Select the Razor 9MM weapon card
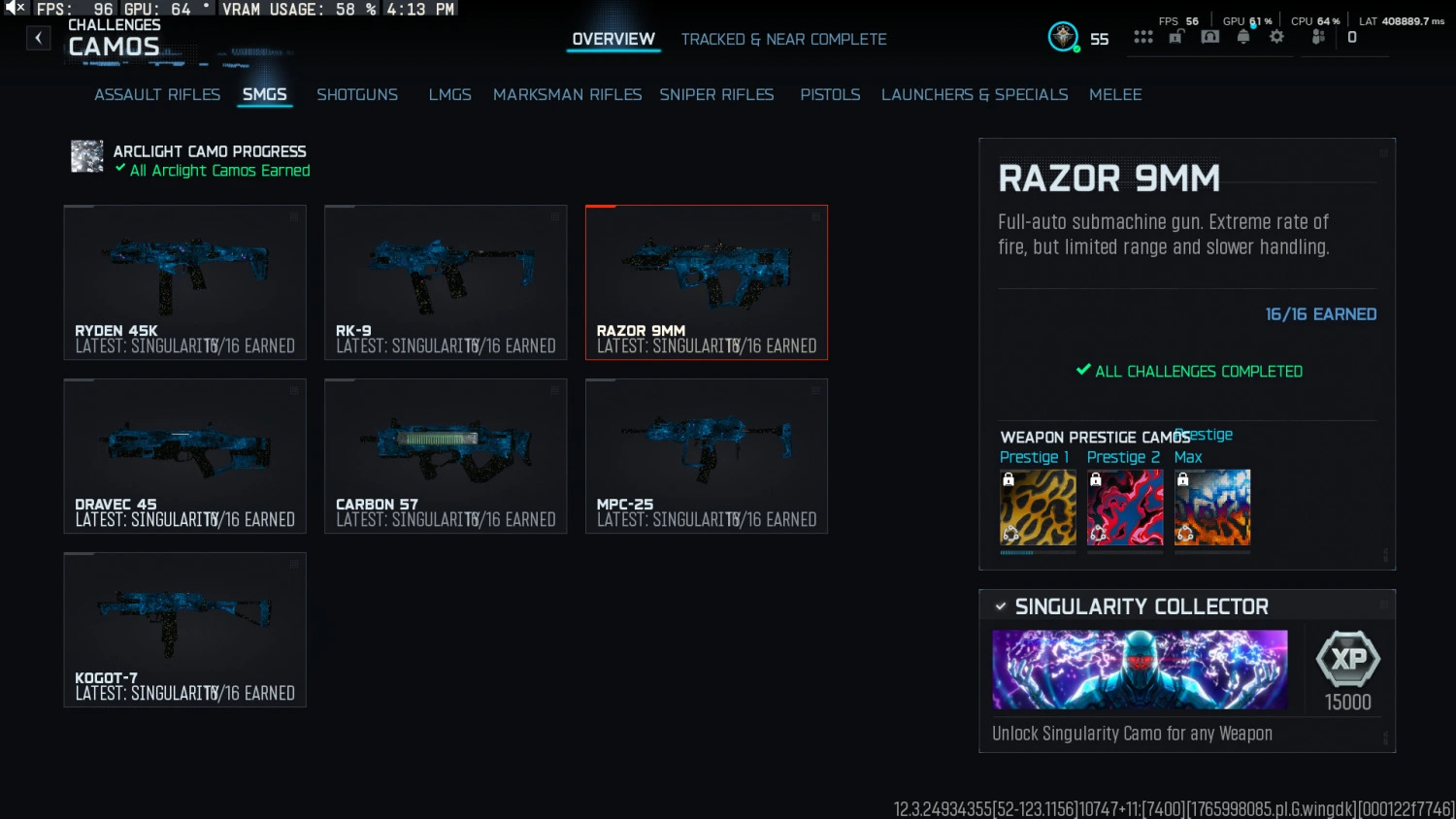The width and height of the screenshot is (1456, 819). [706, 281]
